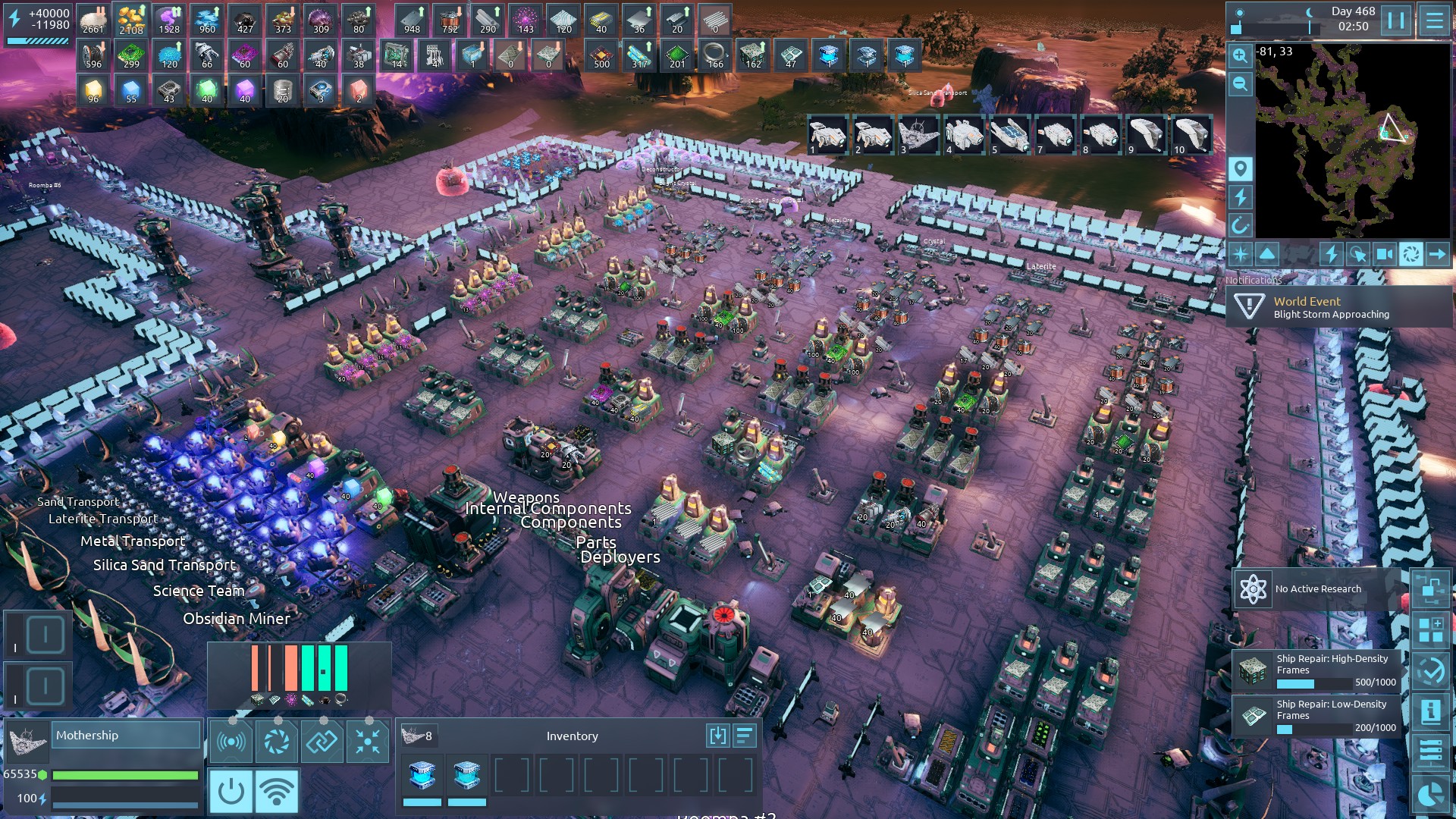This screenshot has height=819, width=1456.
Task: Toggle the magnet icon beside the minimap
Action: click(x=1240, y=225)
